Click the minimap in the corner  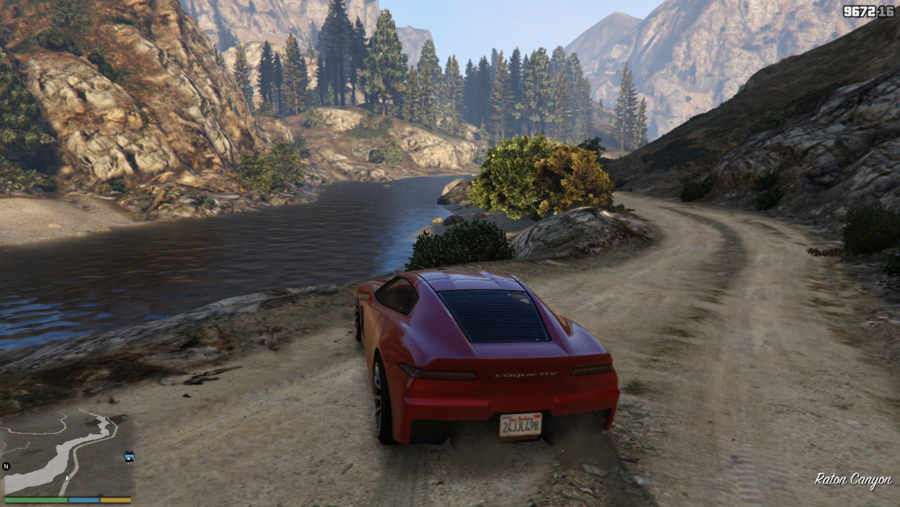(68, 452)
